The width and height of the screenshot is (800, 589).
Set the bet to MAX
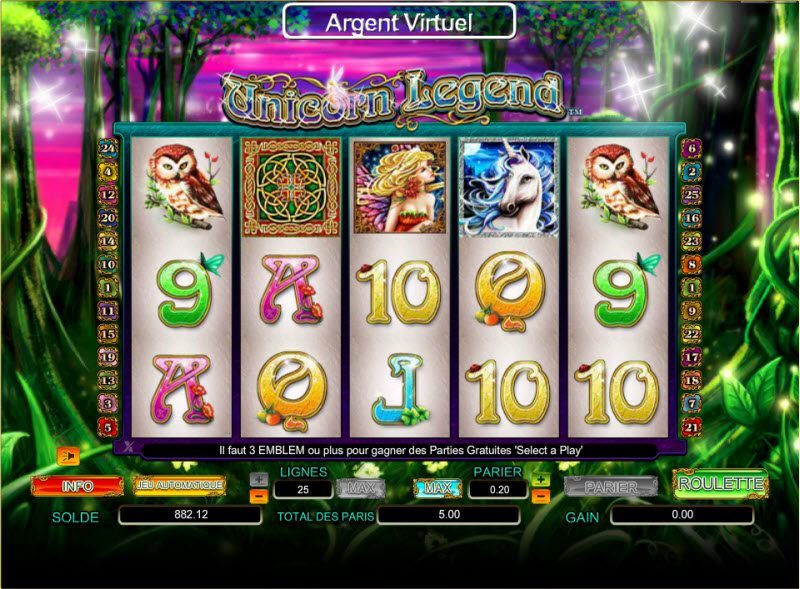pyautogui.click(x=436, y=488)
